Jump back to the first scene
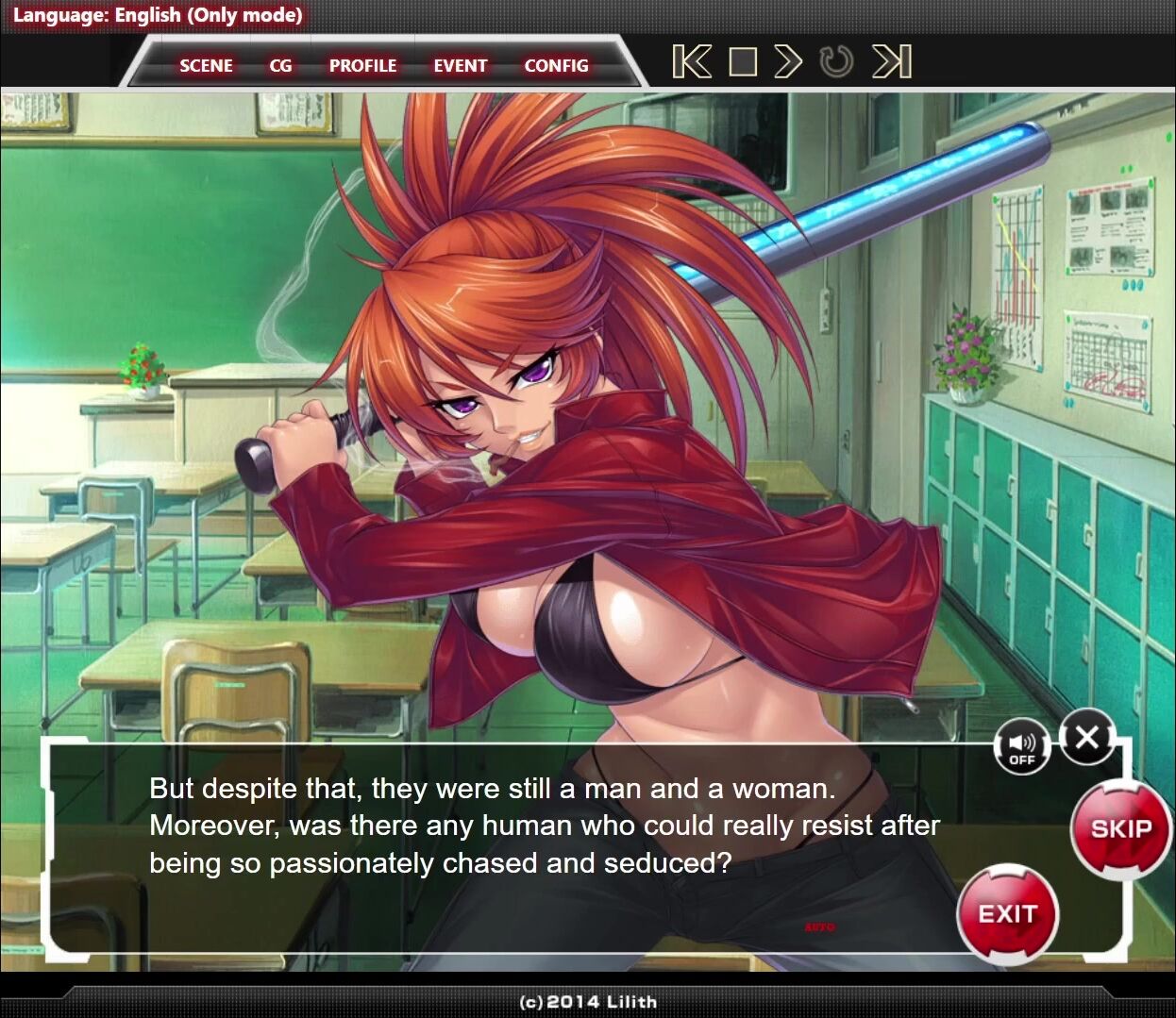The image size is (1176, 1018). click(x=692, y=62)
